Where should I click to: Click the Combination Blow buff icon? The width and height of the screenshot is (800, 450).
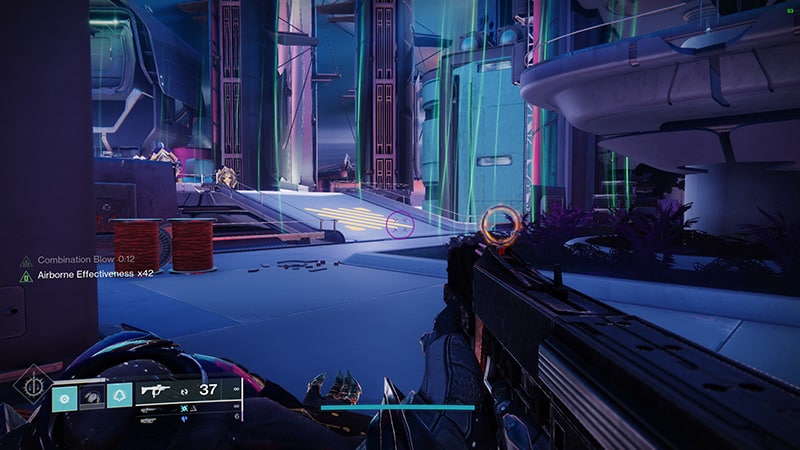26,260
